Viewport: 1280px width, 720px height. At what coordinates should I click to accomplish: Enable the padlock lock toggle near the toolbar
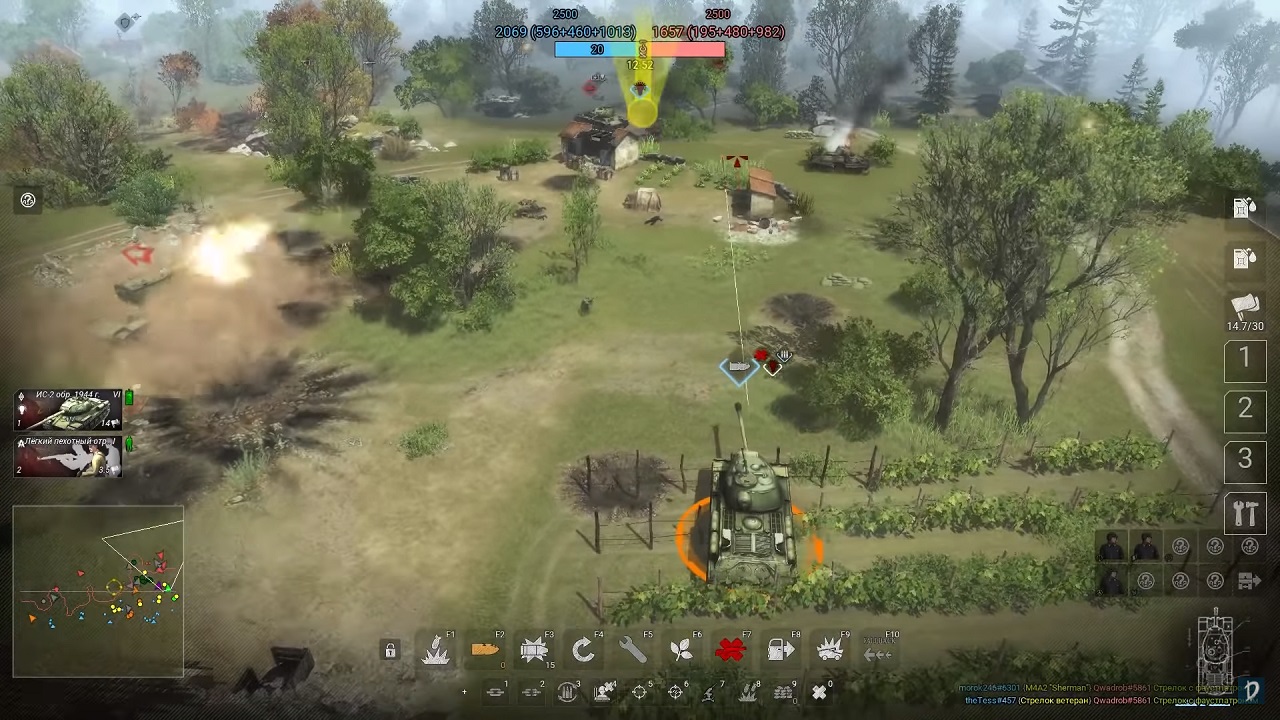(x=390, y=649)
